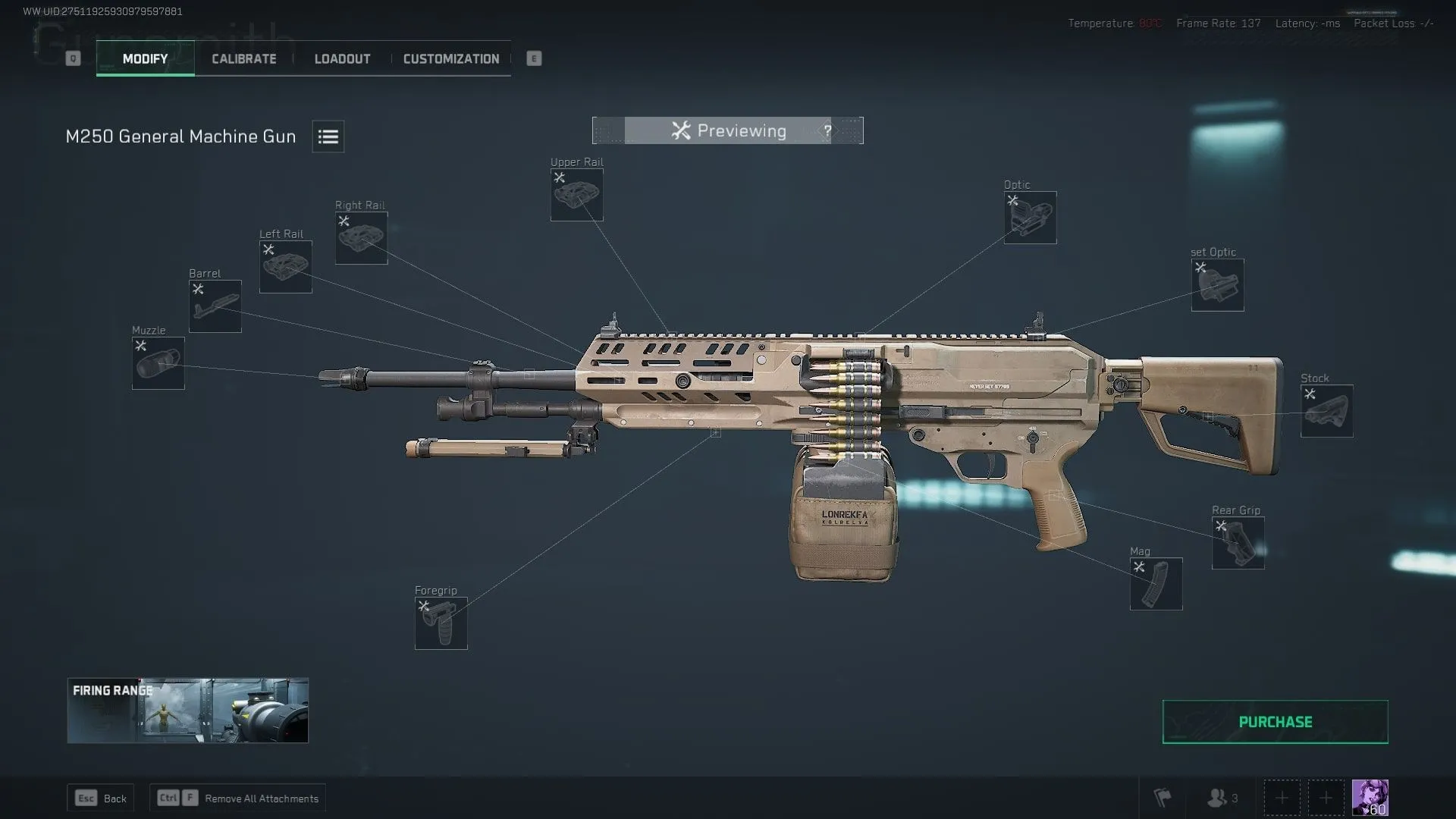1456x819 pixels.
Task: Open the player avatar profile
Action: pyautogui.click(x=1370, y=798)
